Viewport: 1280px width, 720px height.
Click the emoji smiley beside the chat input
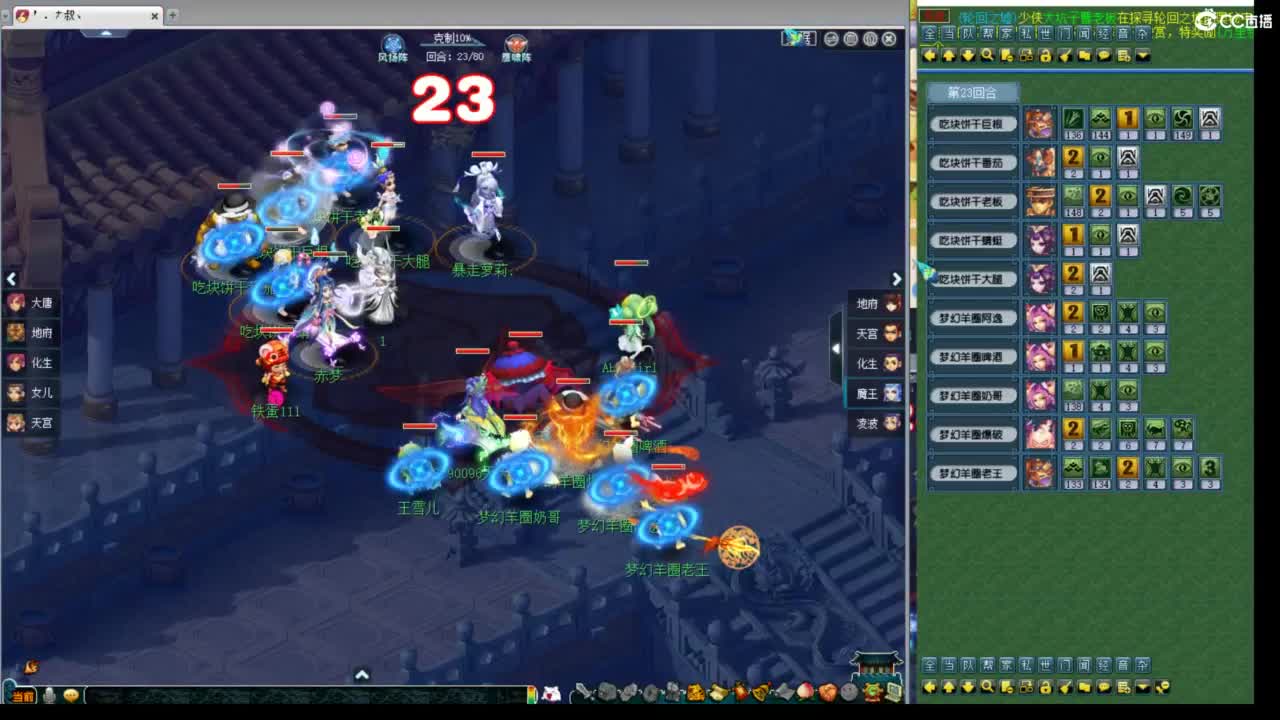71,696
